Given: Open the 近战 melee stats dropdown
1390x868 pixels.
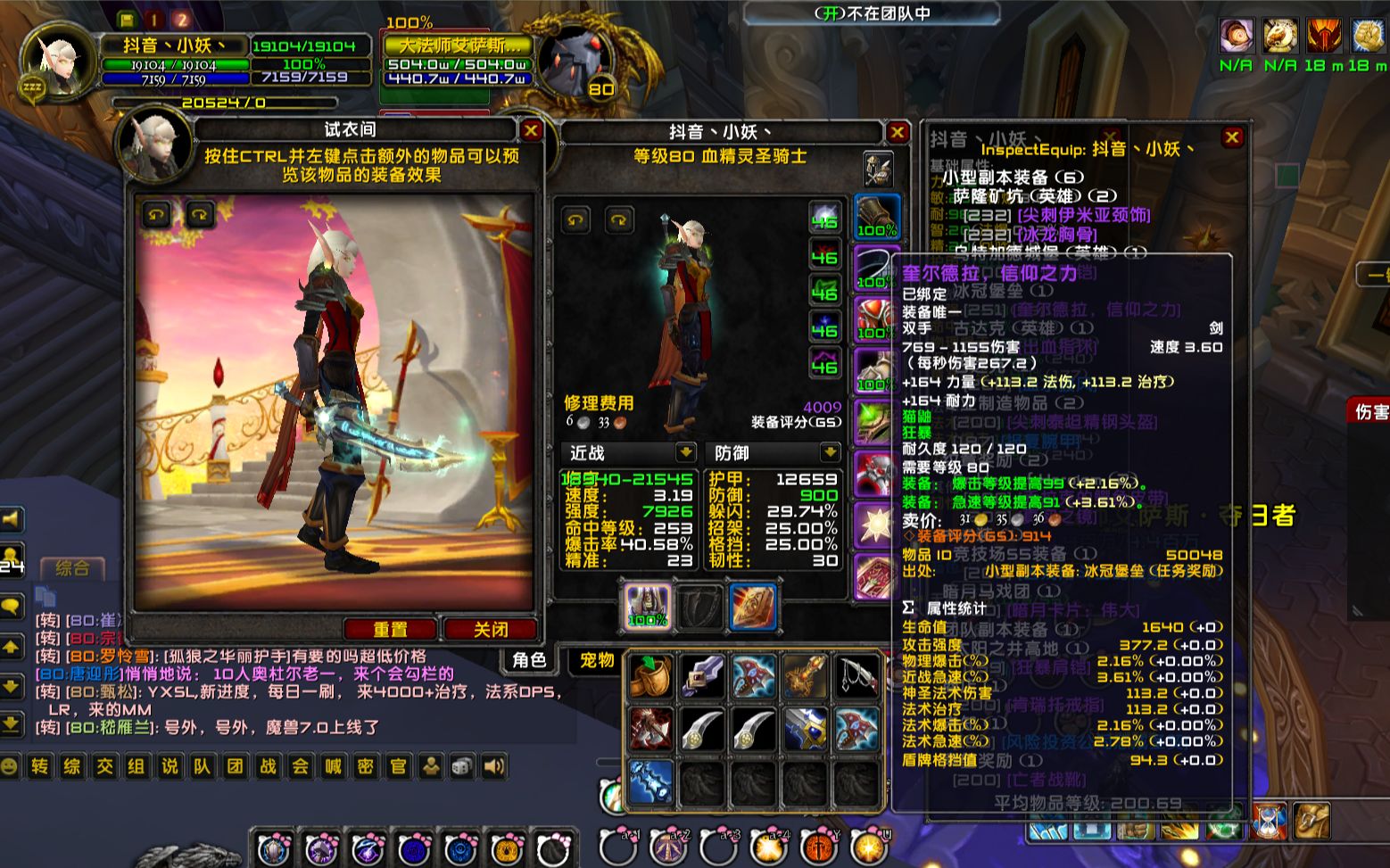Looking at the screenshot, I should (x=685, y=452).
